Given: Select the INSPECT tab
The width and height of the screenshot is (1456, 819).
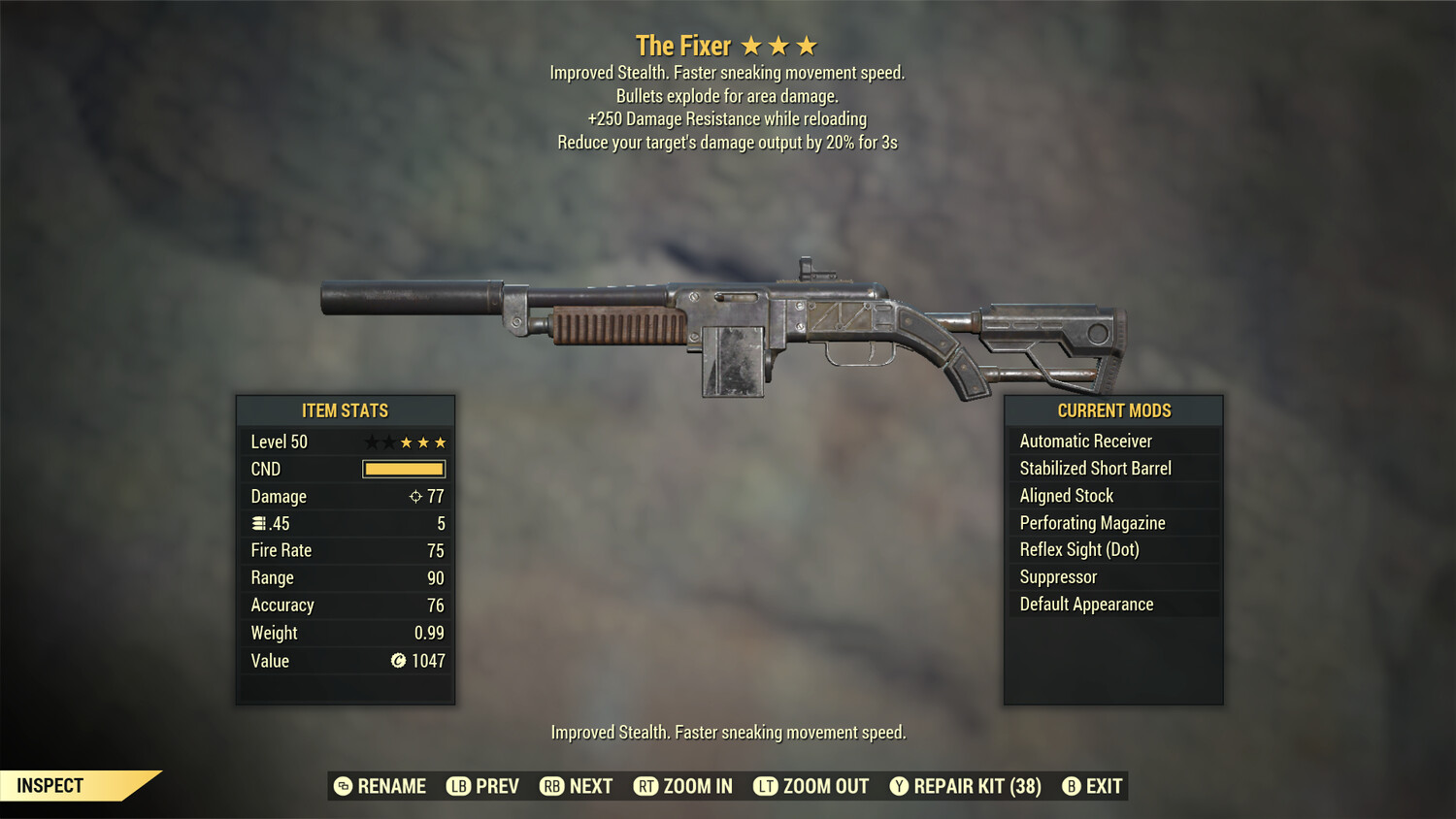Looking at the screenshot, I should [50, 785].
